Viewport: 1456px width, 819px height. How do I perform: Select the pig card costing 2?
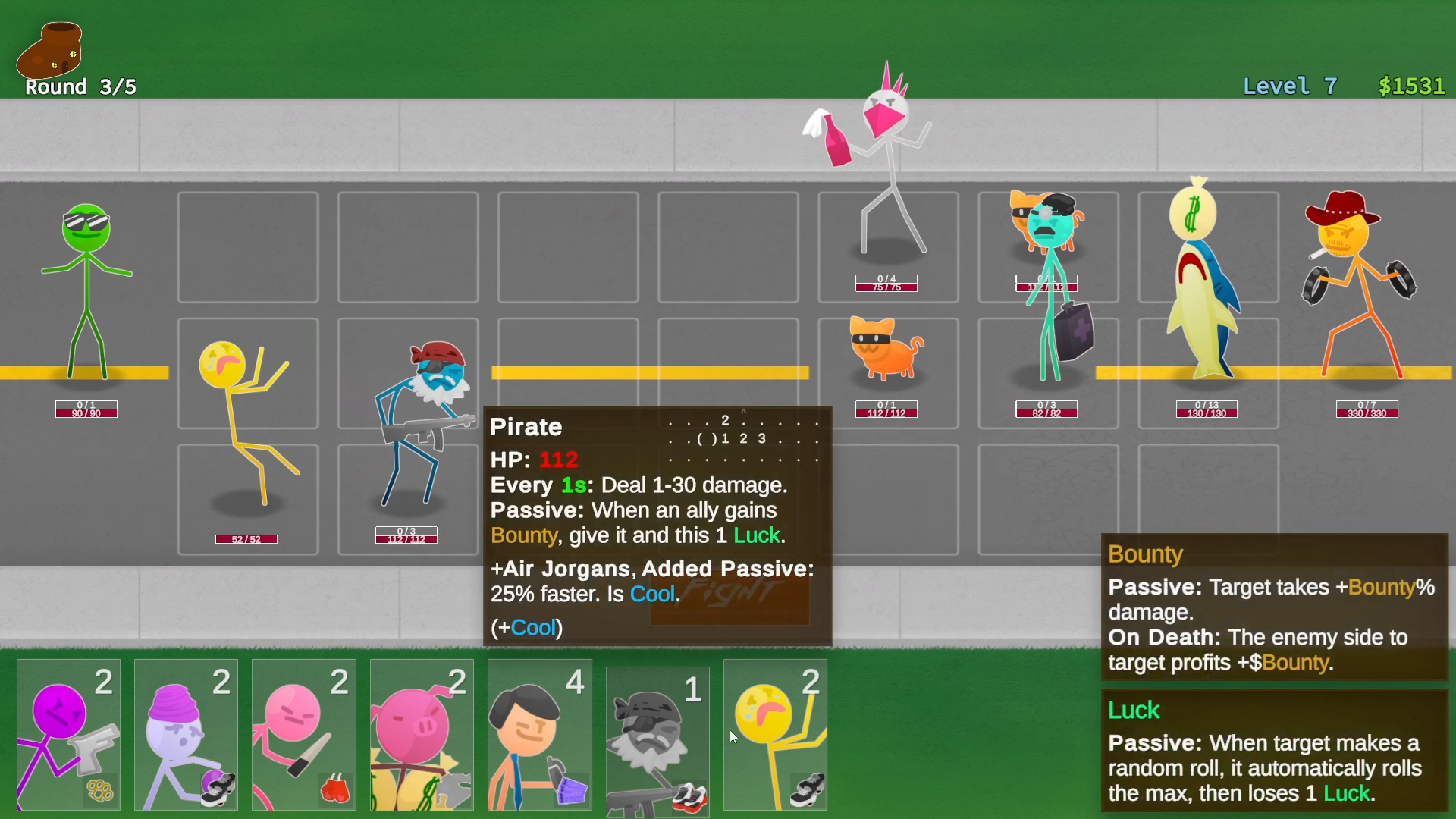tap(422, 736)
